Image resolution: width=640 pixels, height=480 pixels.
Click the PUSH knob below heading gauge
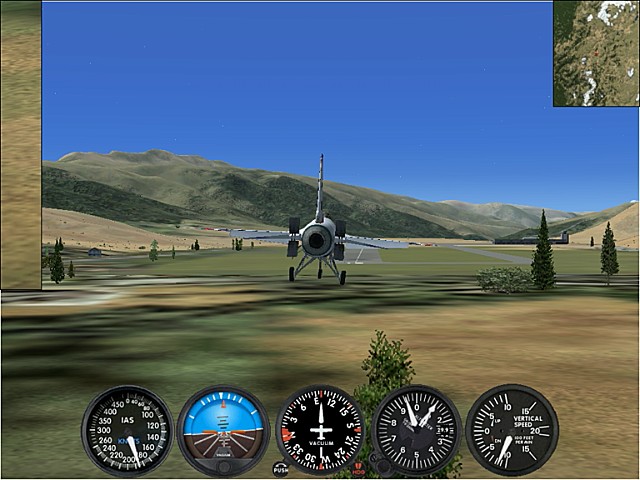[280, 468]
